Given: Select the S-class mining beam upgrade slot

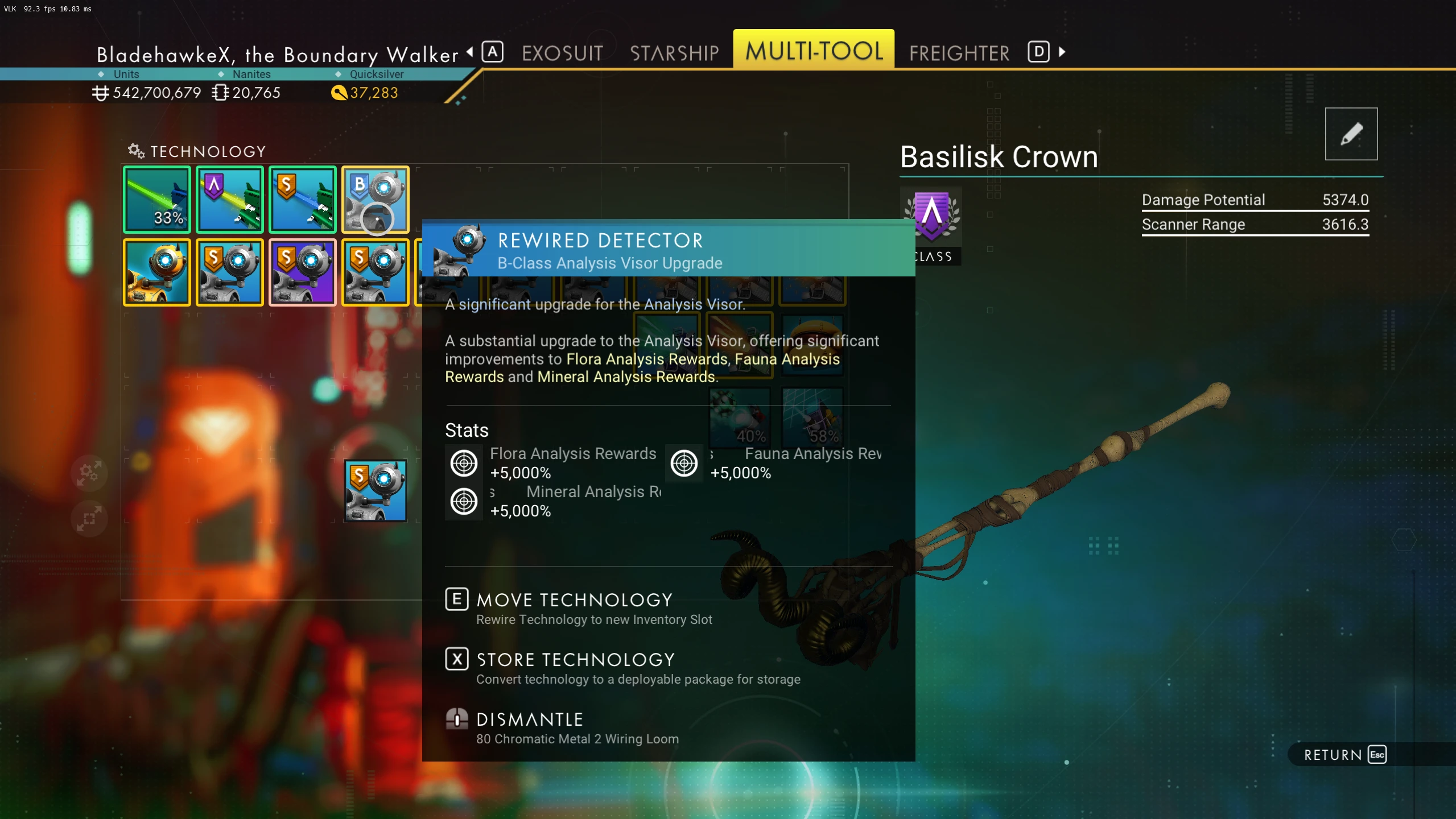Looking at the screenshot, I should click(x=303, y=200).
